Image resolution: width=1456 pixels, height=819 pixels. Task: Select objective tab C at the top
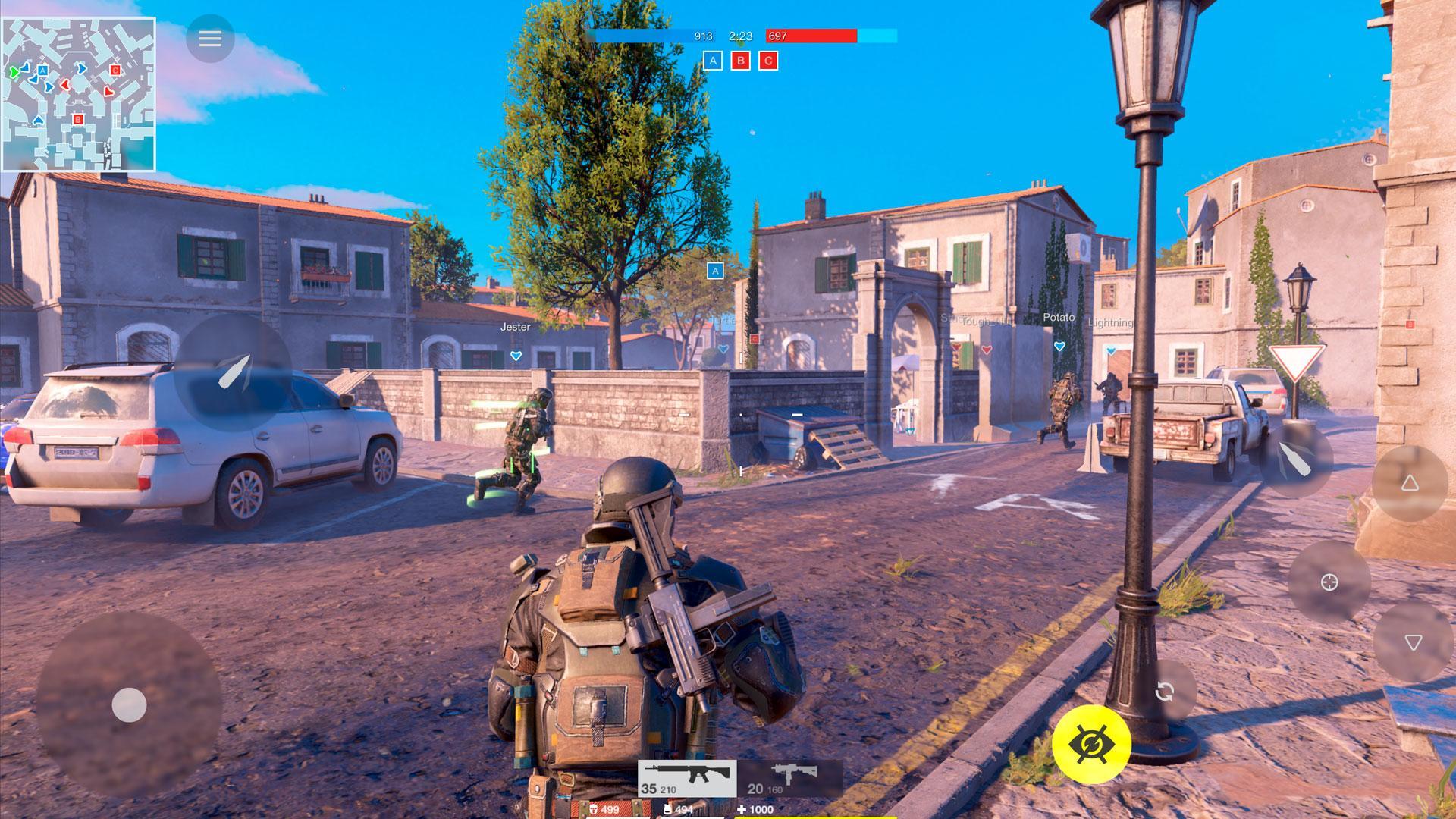coord(767,61)
